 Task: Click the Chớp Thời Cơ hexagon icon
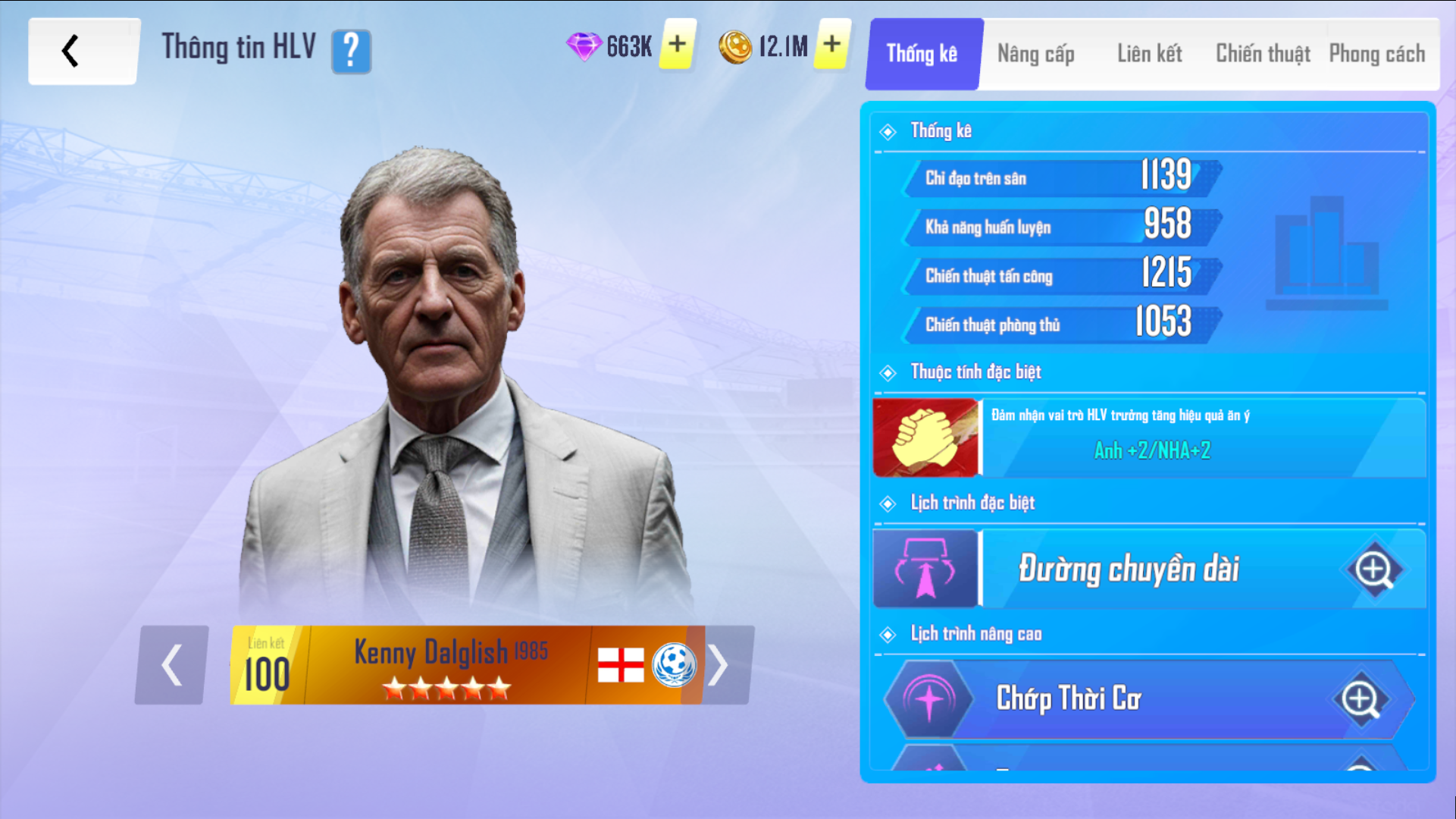pos(929,699)
